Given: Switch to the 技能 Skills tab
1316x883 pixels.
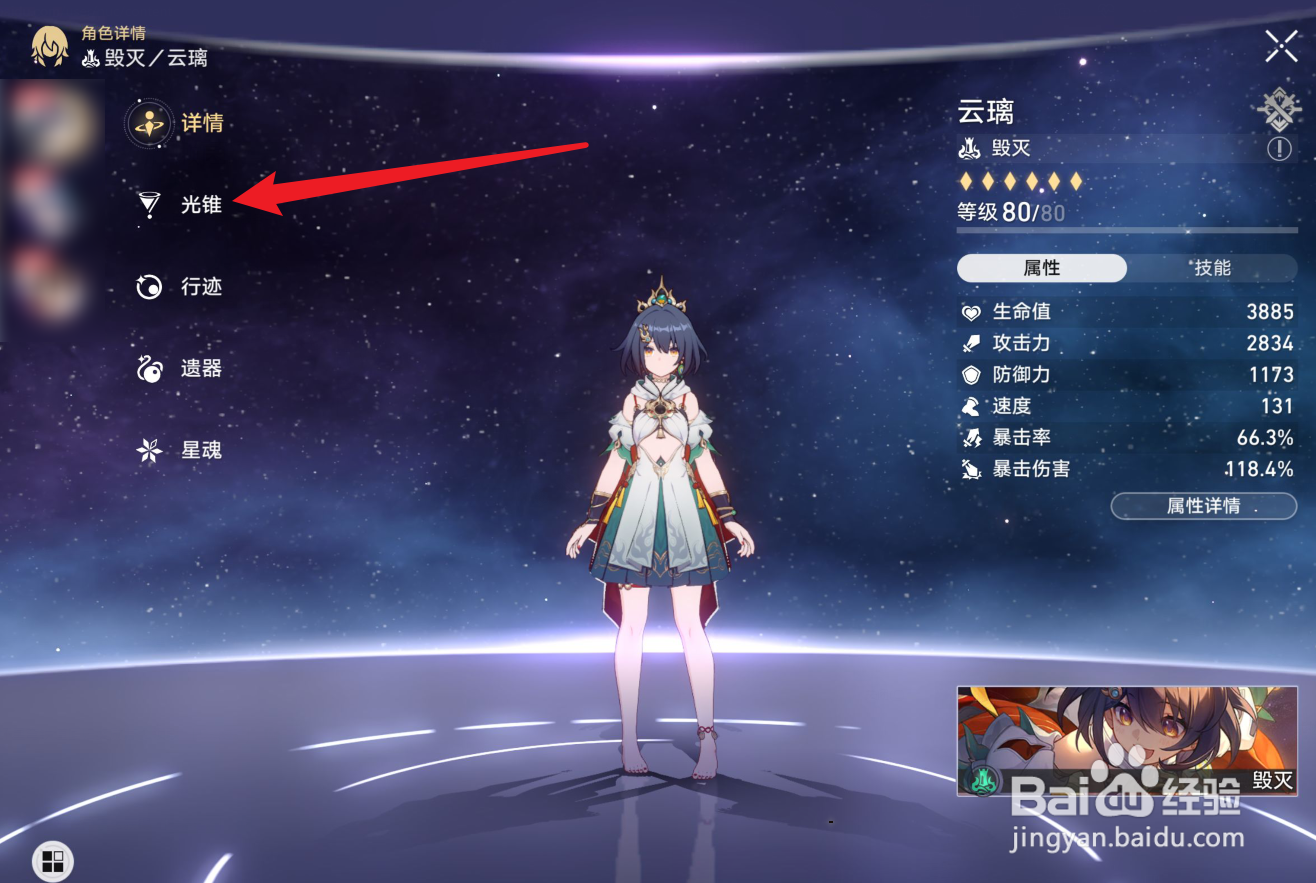Looking at the screenshot, I should click(1211, 268).
